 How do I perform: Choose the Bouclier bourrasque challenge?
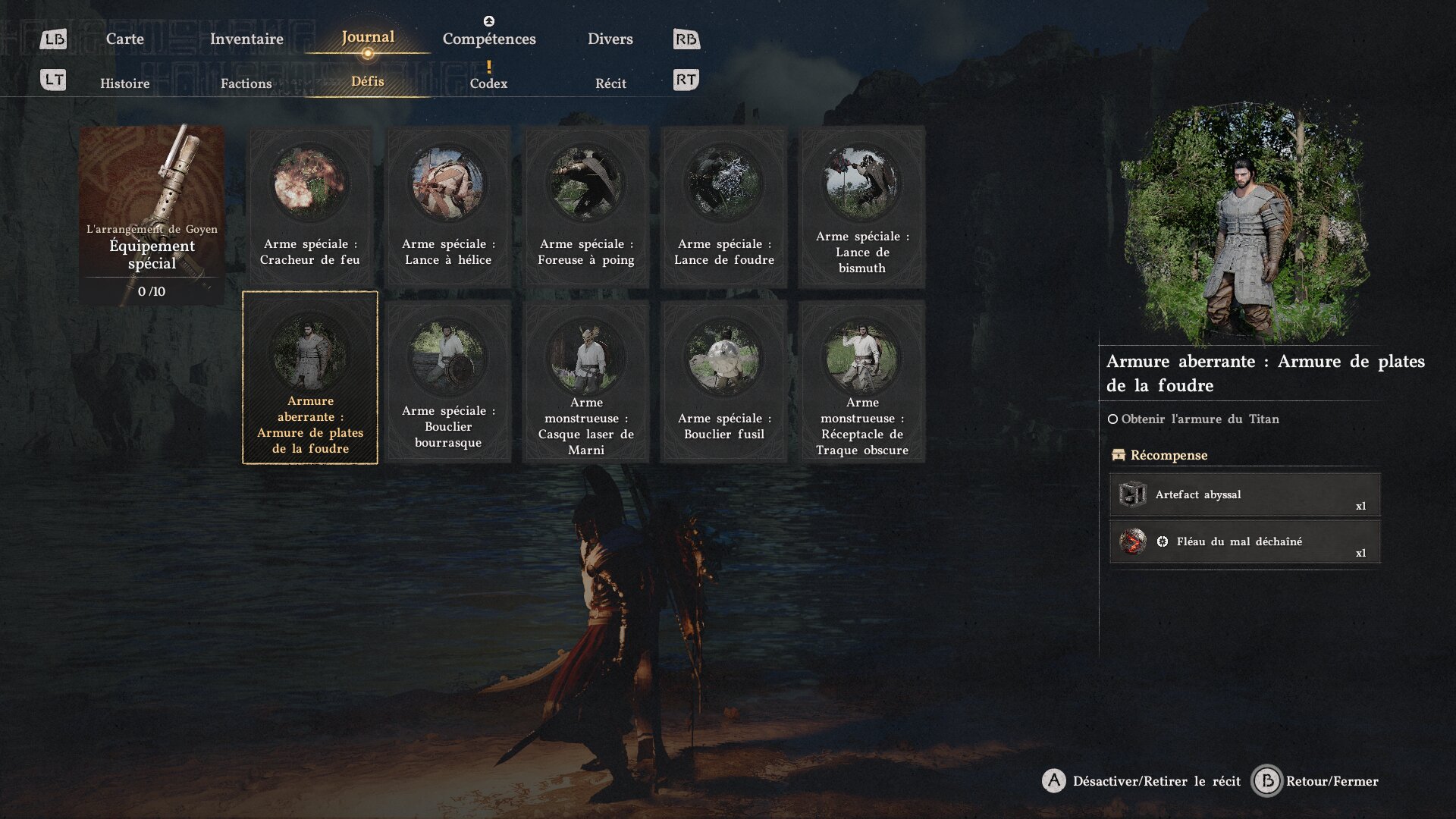[x=448, y=381]
